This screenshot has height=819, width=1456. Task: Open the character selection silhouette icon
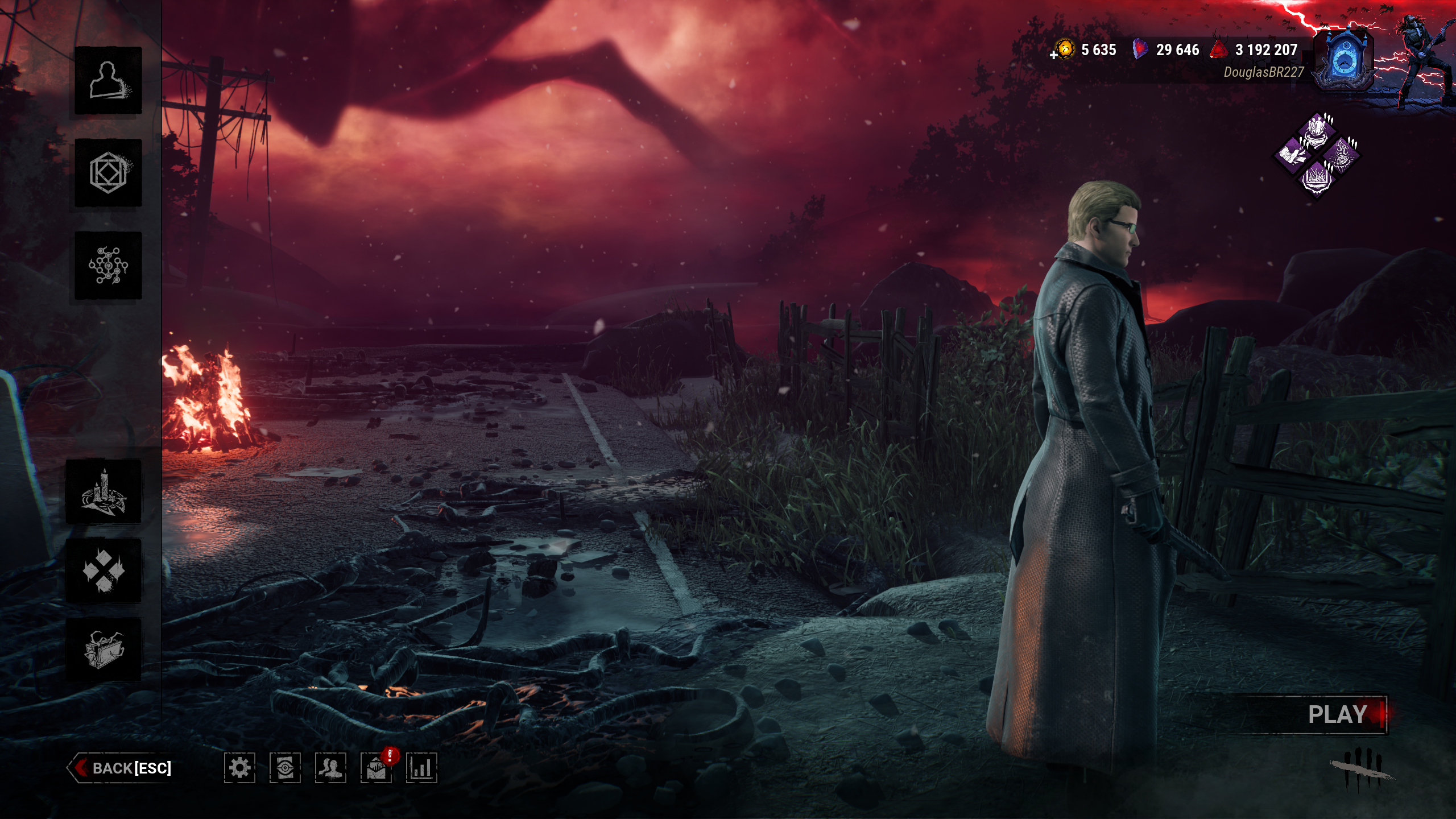point(108,80)
